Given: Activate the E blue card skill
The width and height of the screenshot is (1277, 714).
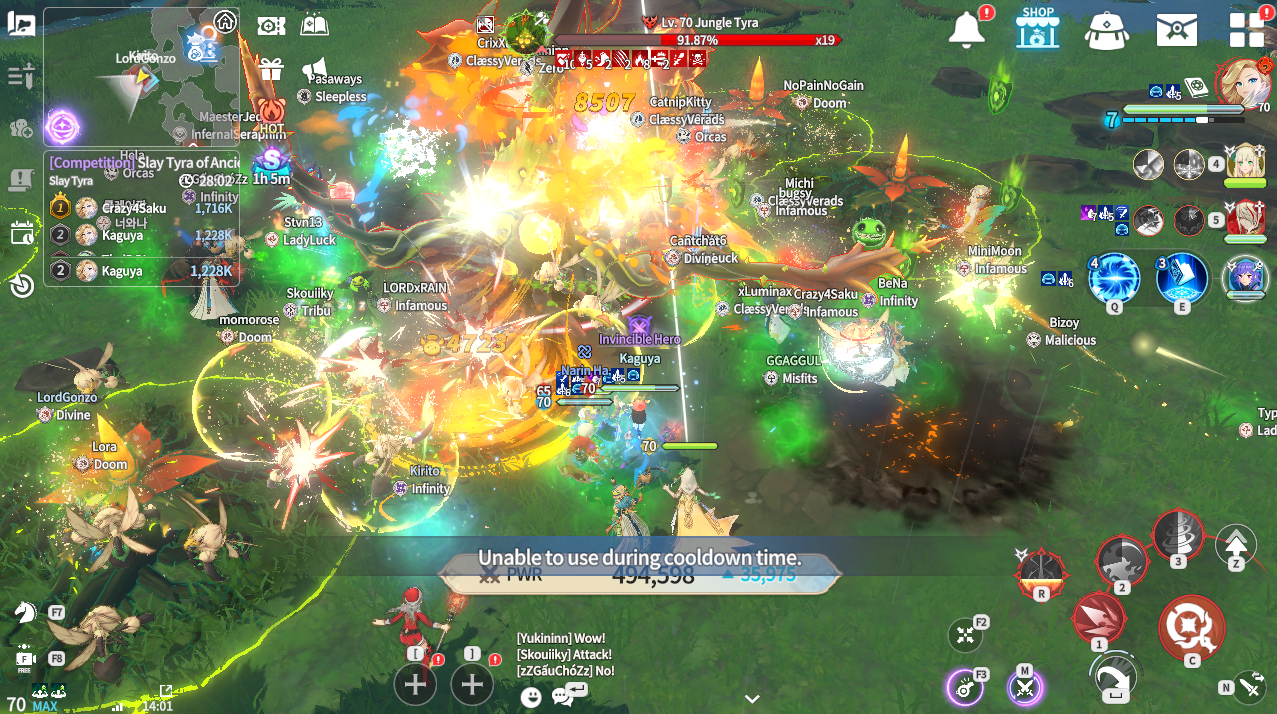Looking at the screenshot, I should (x=1182, y=278).
